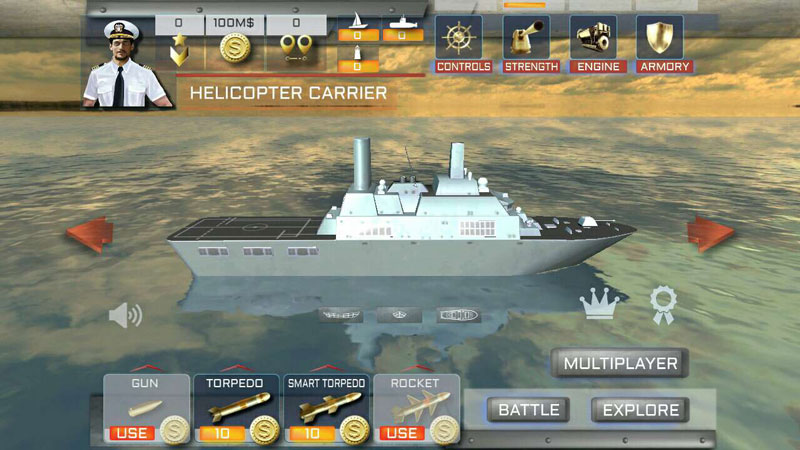This screenshot has height=450, width=800.
Task: Open the achievements ribbon badge
Action: [x=663, y=304]
